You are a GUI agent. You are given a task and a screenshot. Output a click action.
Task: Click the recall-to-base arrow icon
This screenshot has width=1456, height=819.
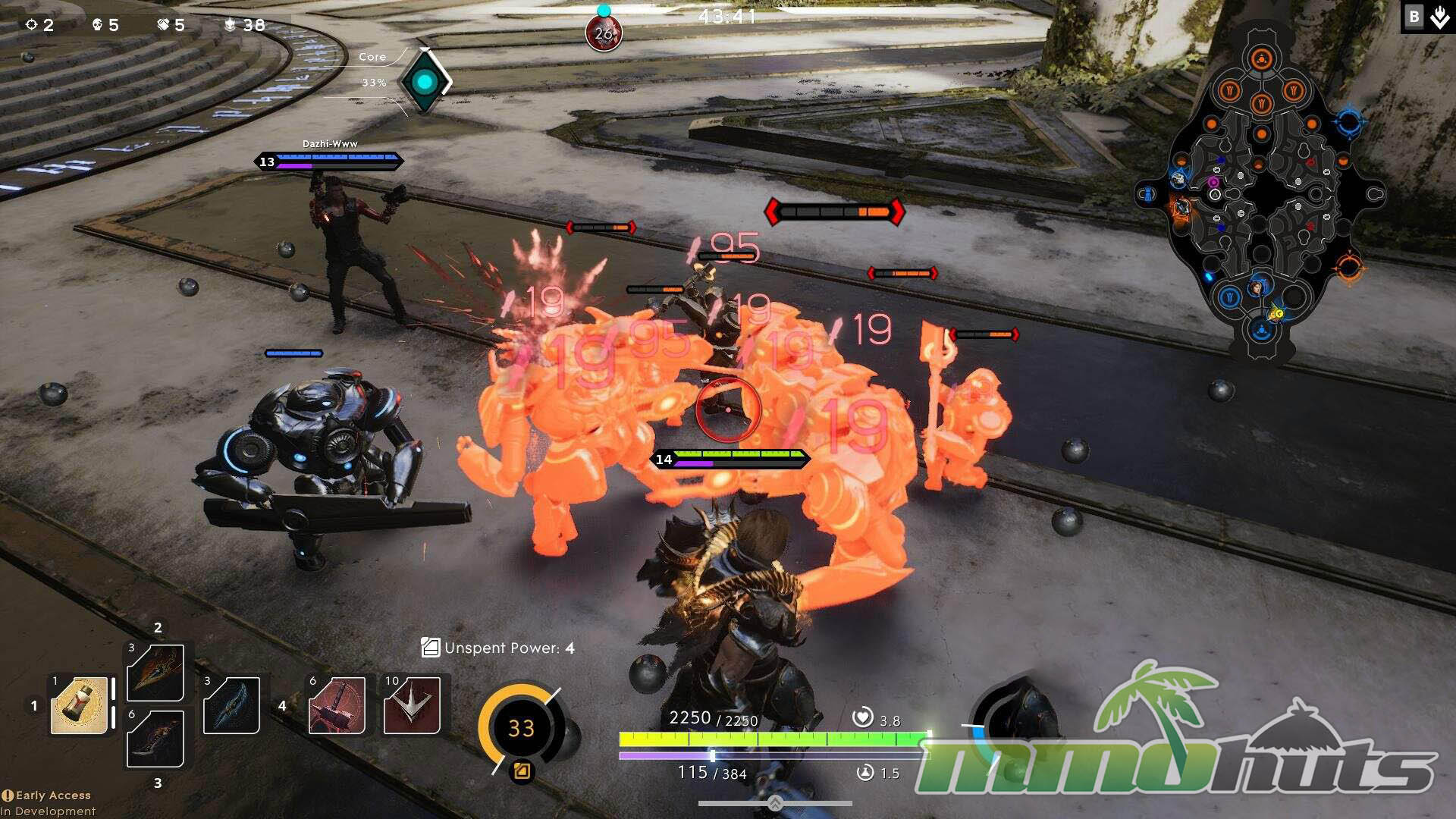tap(1439, 17)
